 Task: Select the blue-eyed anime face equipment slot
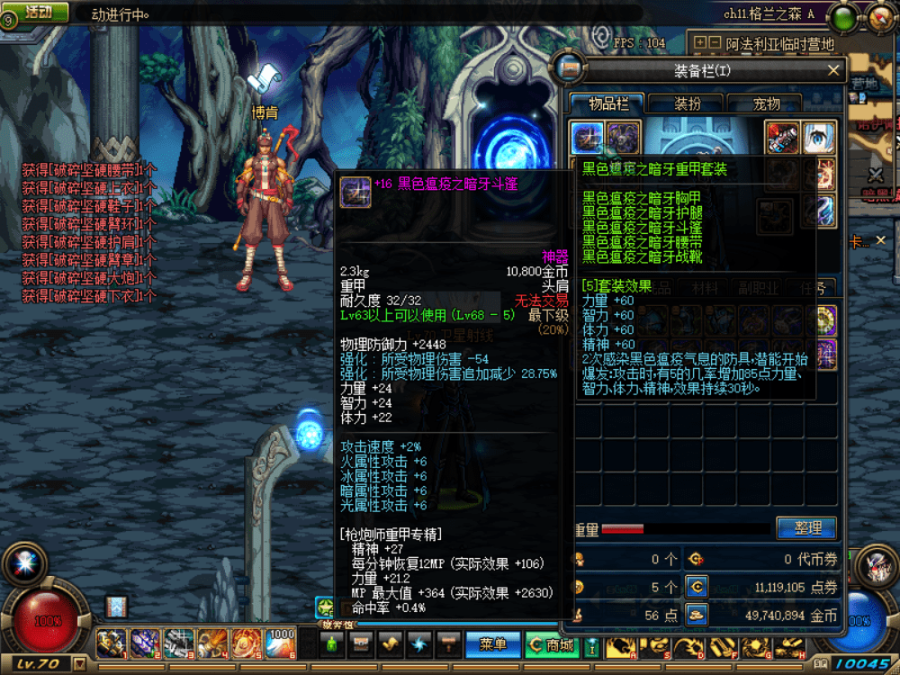click(x=819, y=138)
